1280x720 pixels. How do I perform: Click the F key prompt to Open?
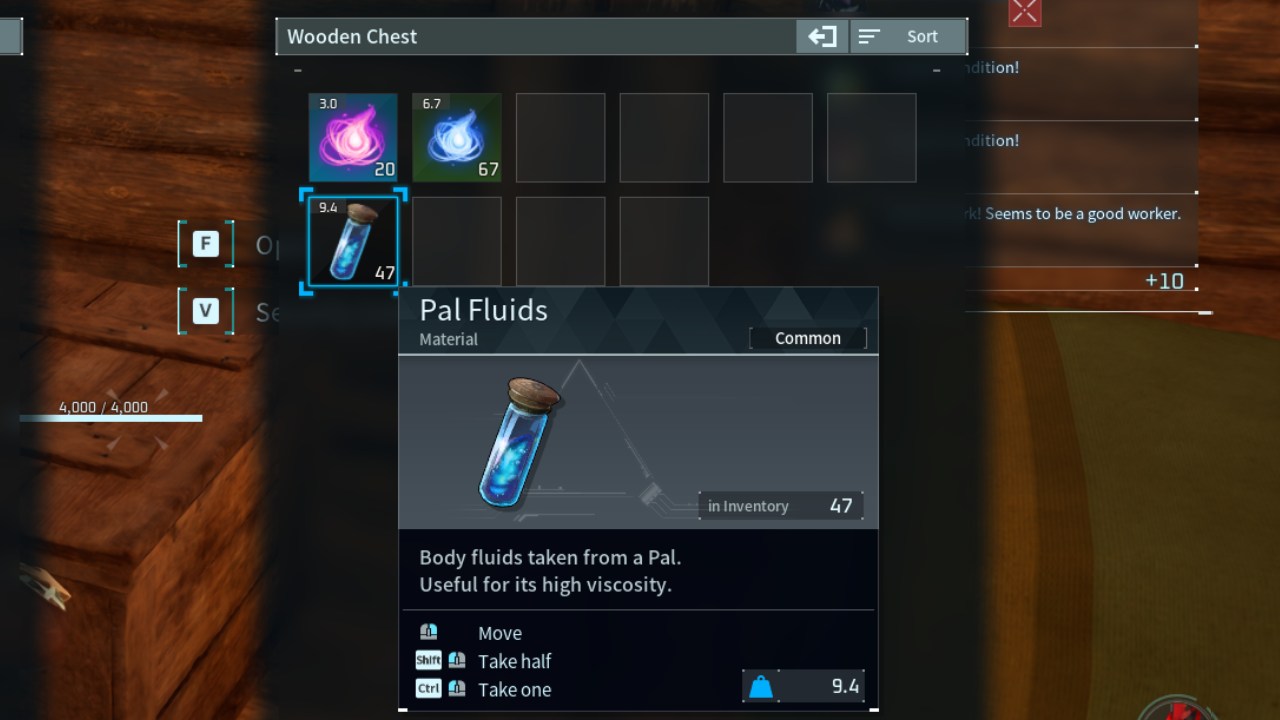tap(205, 243)
